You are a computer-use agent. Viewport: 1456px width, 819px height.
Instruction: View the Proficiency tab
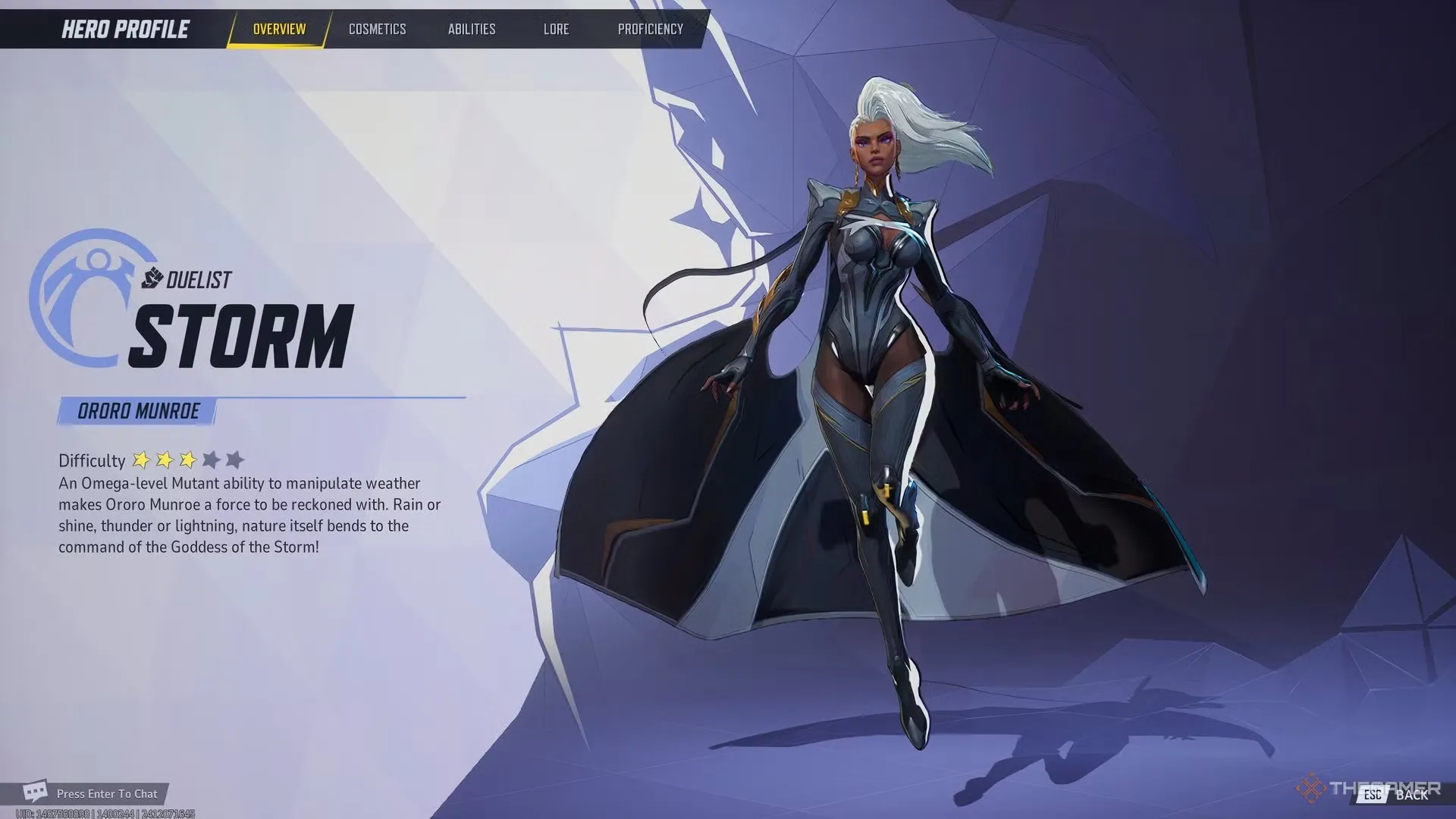[650, 30]
